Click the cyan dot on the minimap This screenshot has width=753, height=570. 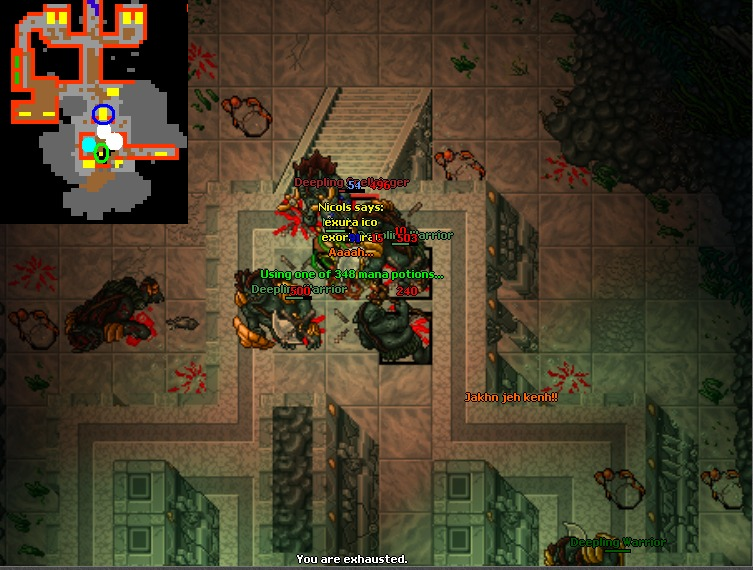click(x=89, y=146)
